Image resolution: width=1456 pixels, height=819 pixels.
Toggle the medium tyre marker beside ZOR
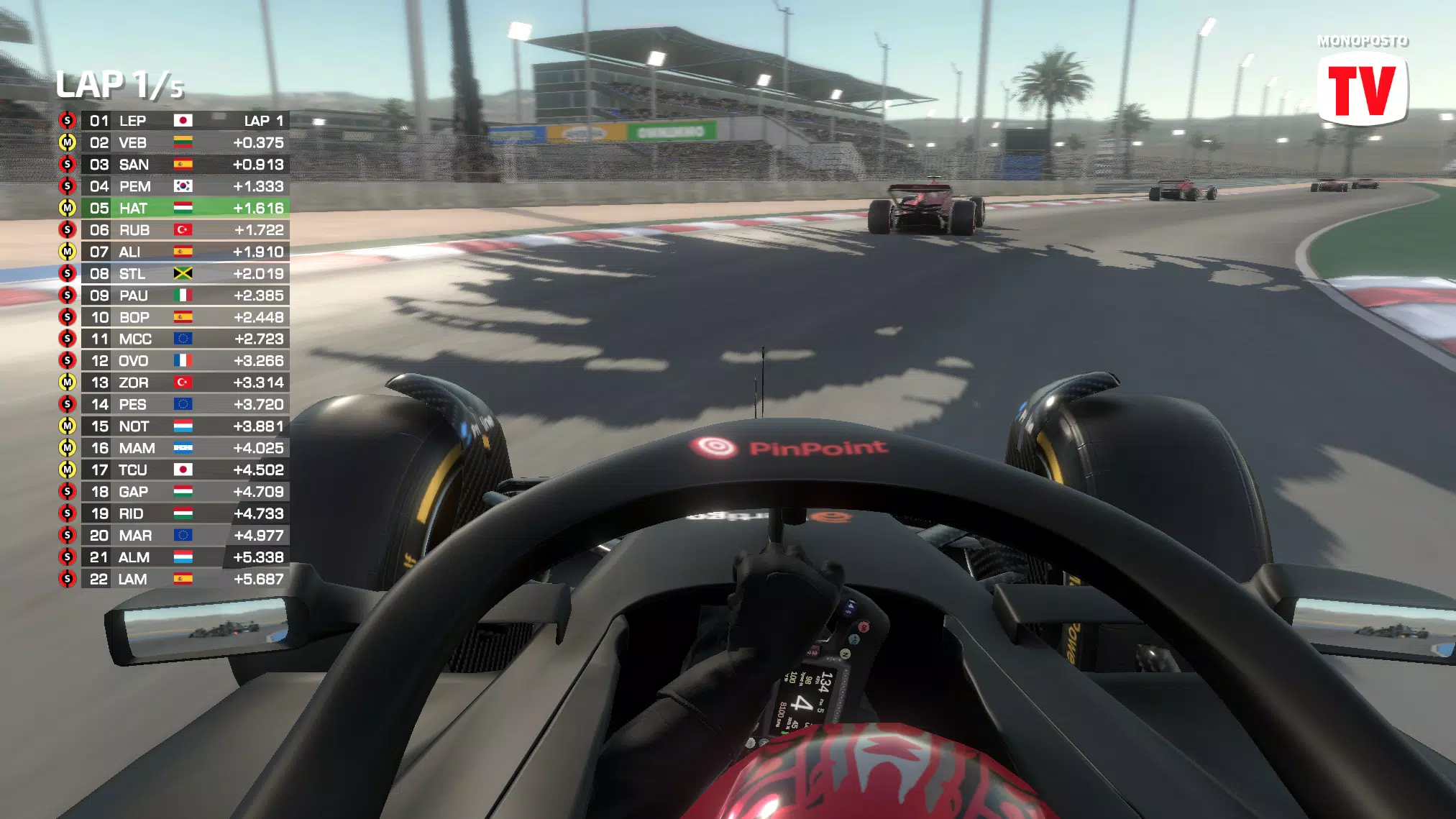(x=68, y=383)
